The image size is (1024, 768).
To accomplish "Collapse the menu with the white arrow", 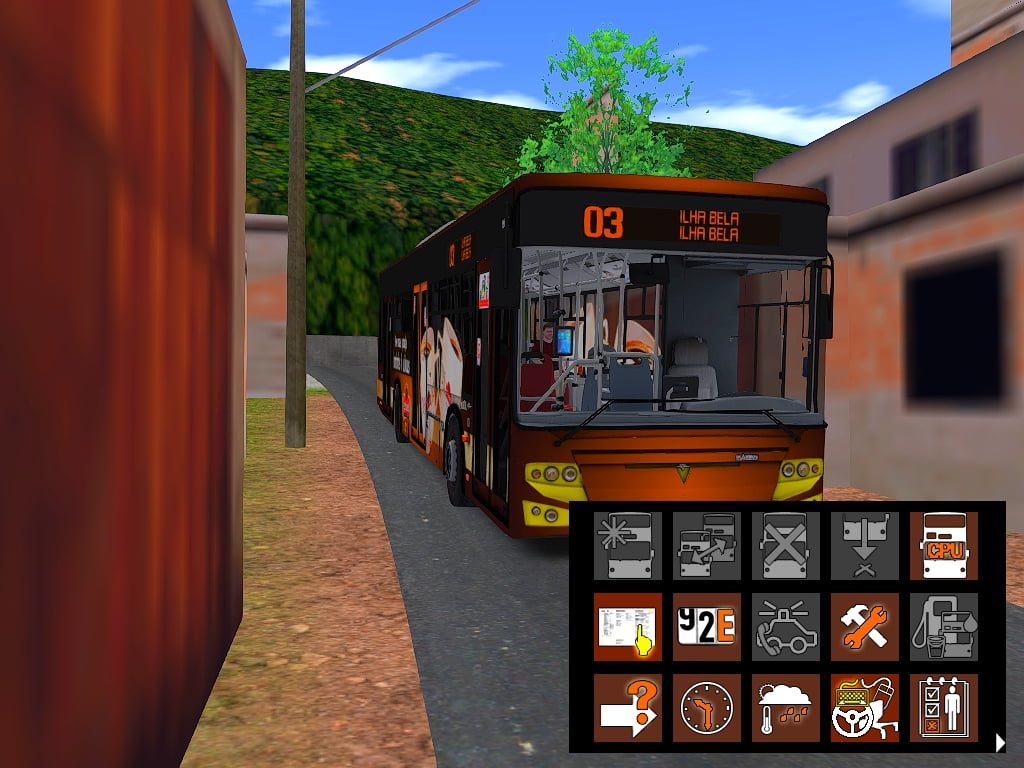I will pyautogui.click(x=999, y=741).
